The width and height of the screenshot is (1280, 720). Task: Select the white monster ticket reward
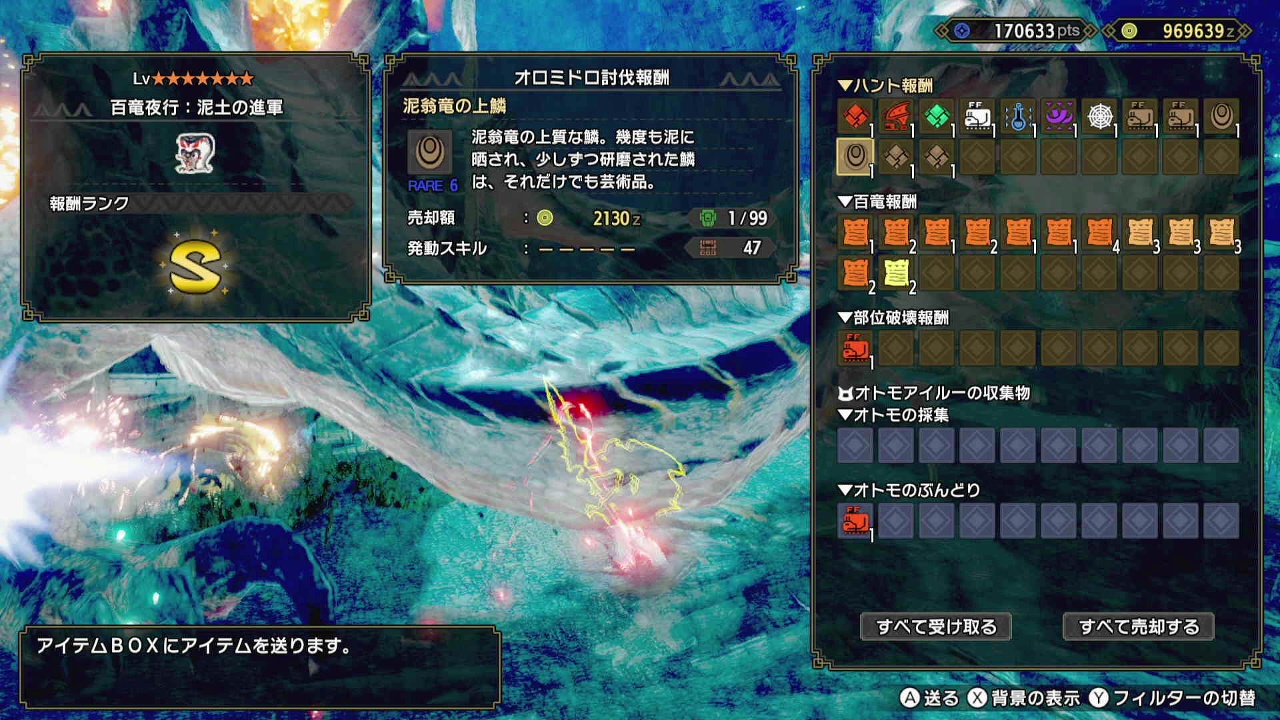(977, 117)
